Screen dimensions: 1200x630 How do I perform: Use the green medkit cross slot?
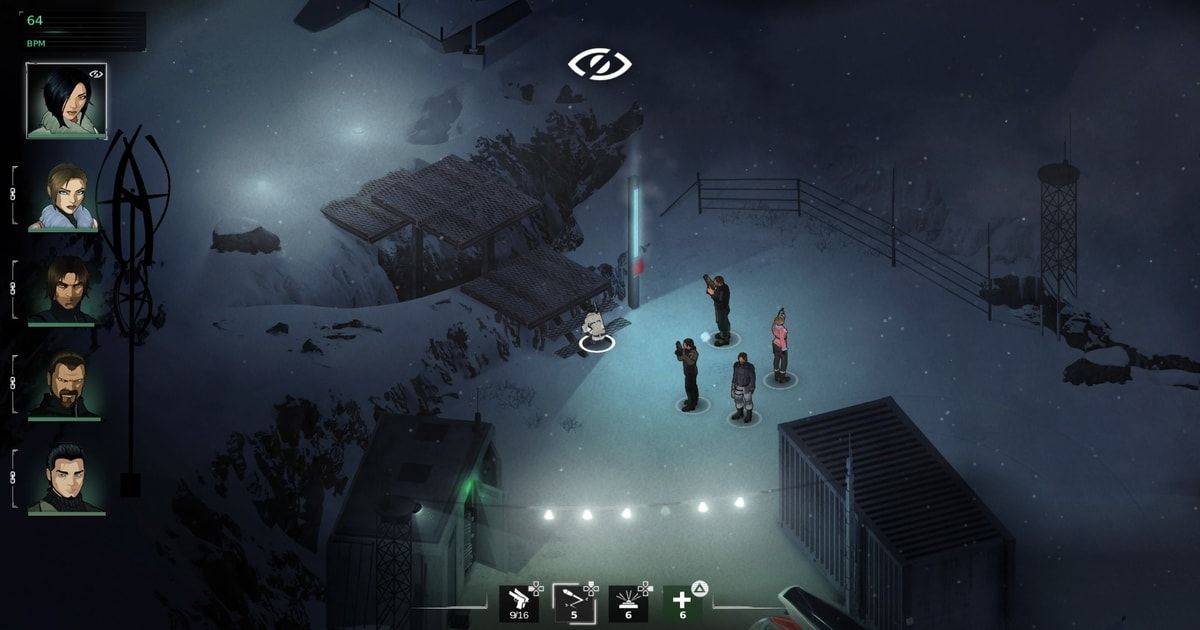[683, 603]
